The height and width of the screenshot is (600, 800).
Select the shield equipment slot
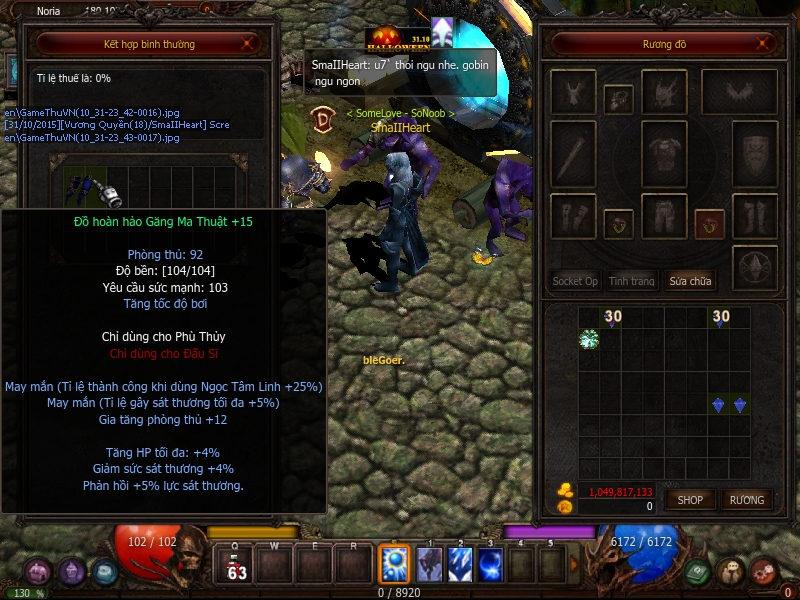pyautogui.click(x=754, y=152)
